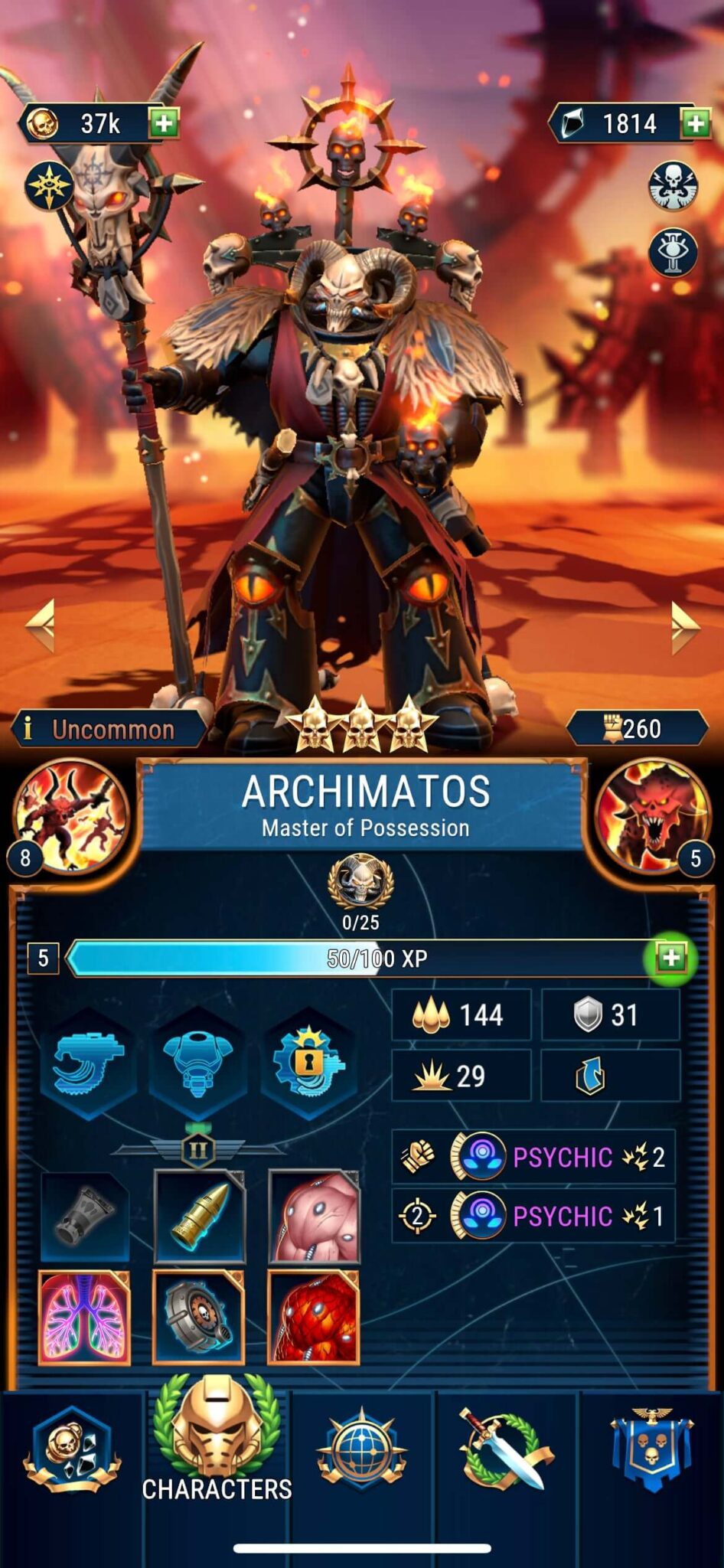The height and width of the screenshot is (1568, 724).
Task: Tap the winged skull icon
Action: 673,185
